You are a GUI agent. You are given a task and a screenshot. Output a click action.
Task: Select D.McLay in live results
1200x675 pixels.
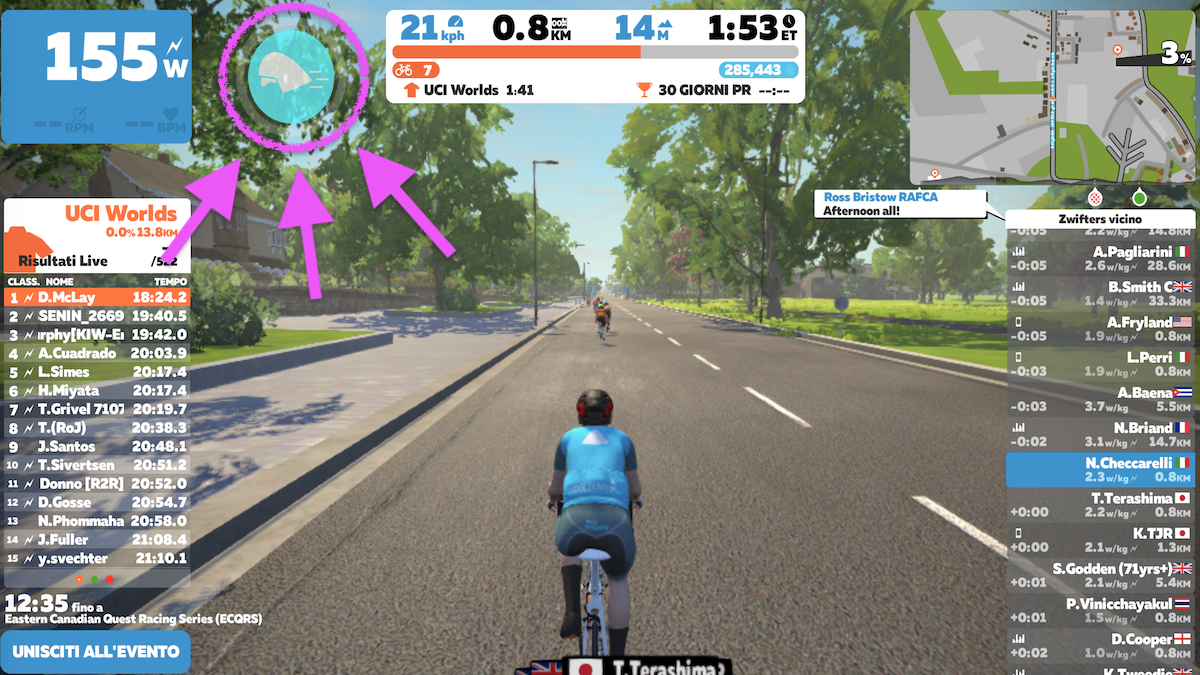click(97, 297)
